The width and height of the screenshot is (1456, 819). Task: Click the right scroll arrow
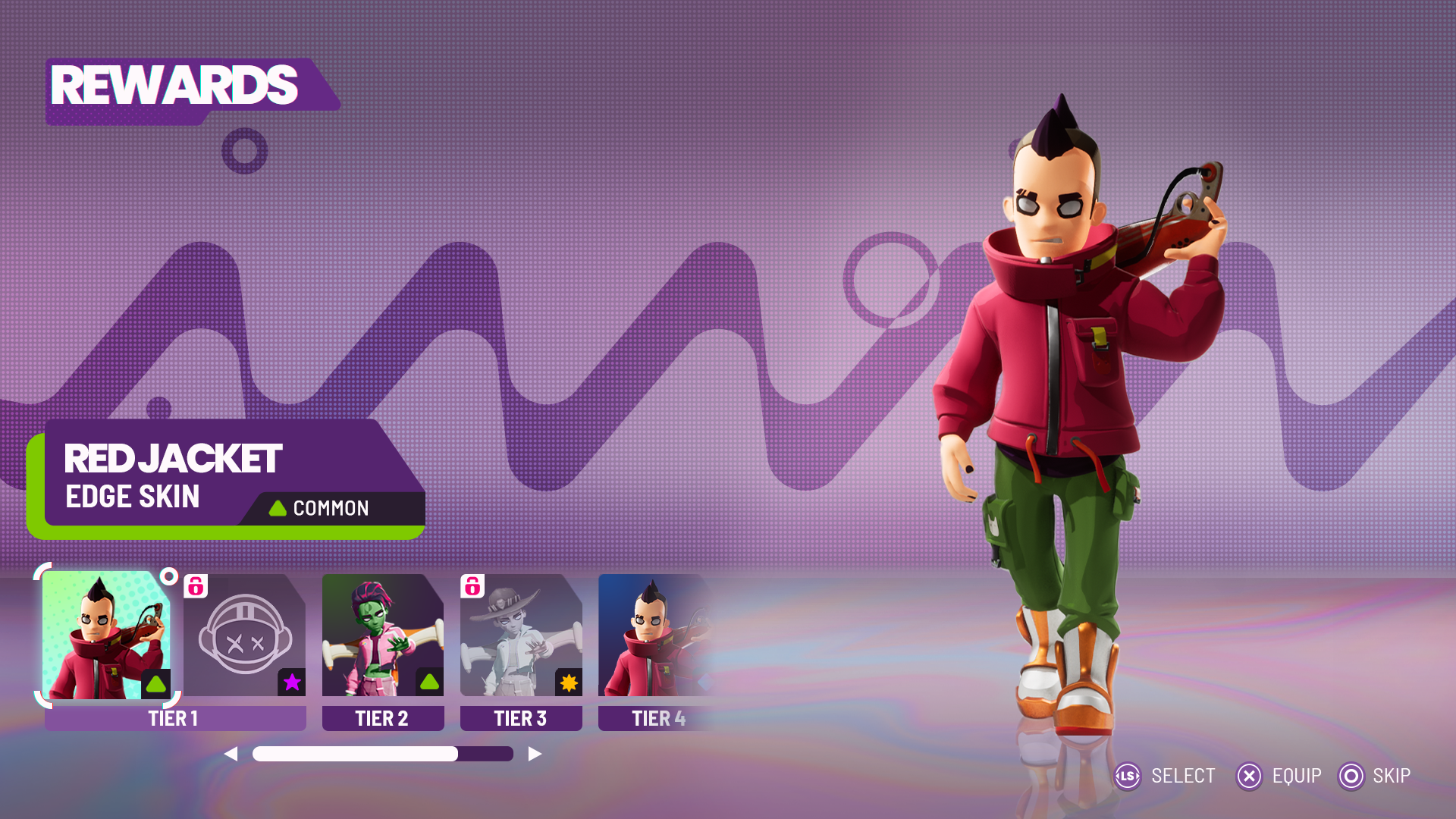click(535, 754)
